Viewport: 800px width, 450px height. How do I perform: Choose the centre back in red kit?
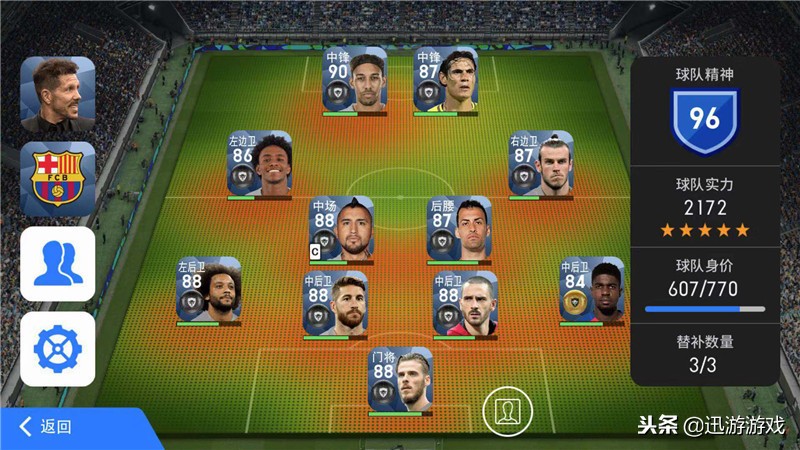click(x=465, y=303)
